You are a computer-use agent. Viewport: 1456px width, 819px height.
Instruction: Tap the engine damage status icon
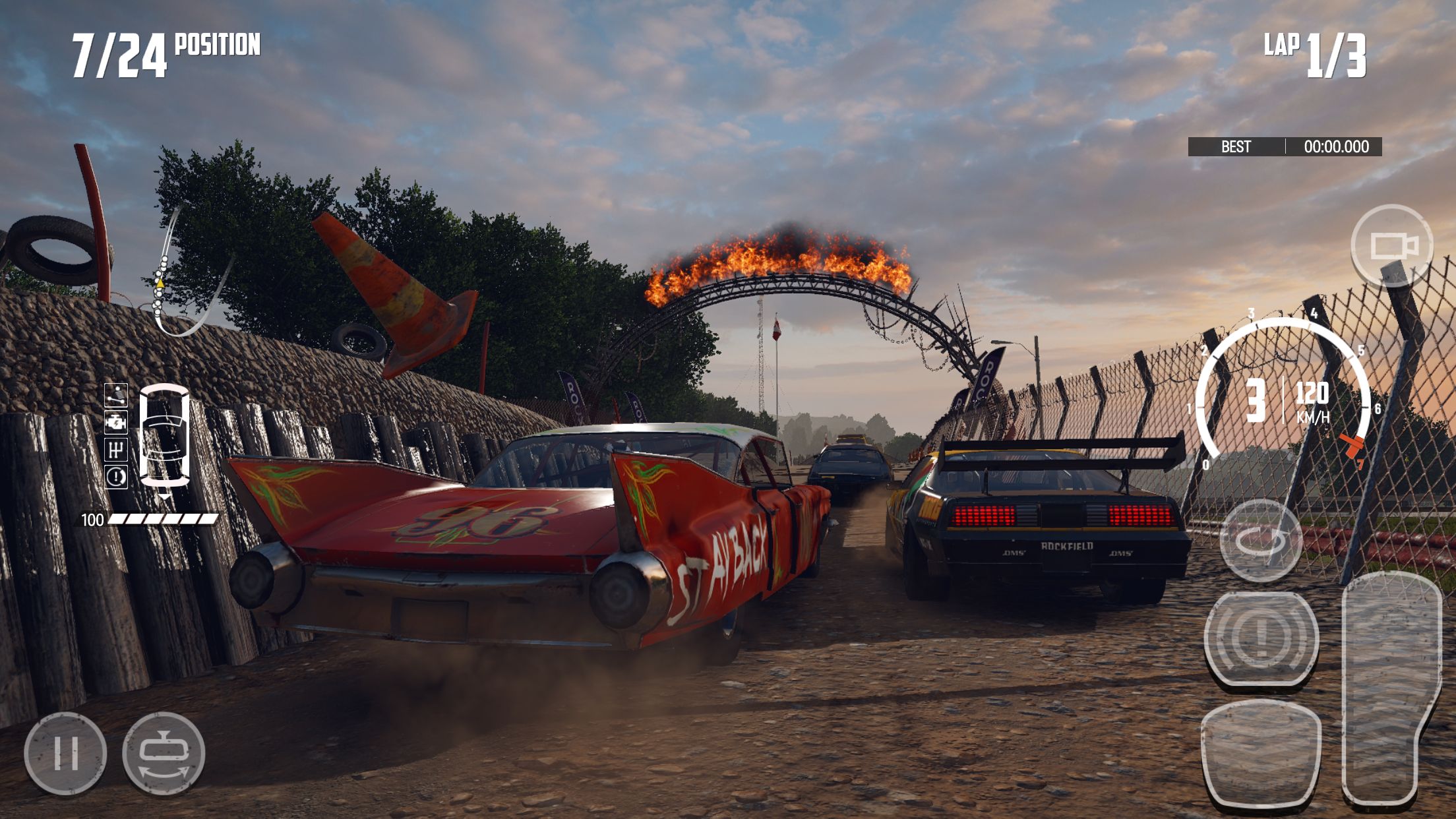click(116, 422)
